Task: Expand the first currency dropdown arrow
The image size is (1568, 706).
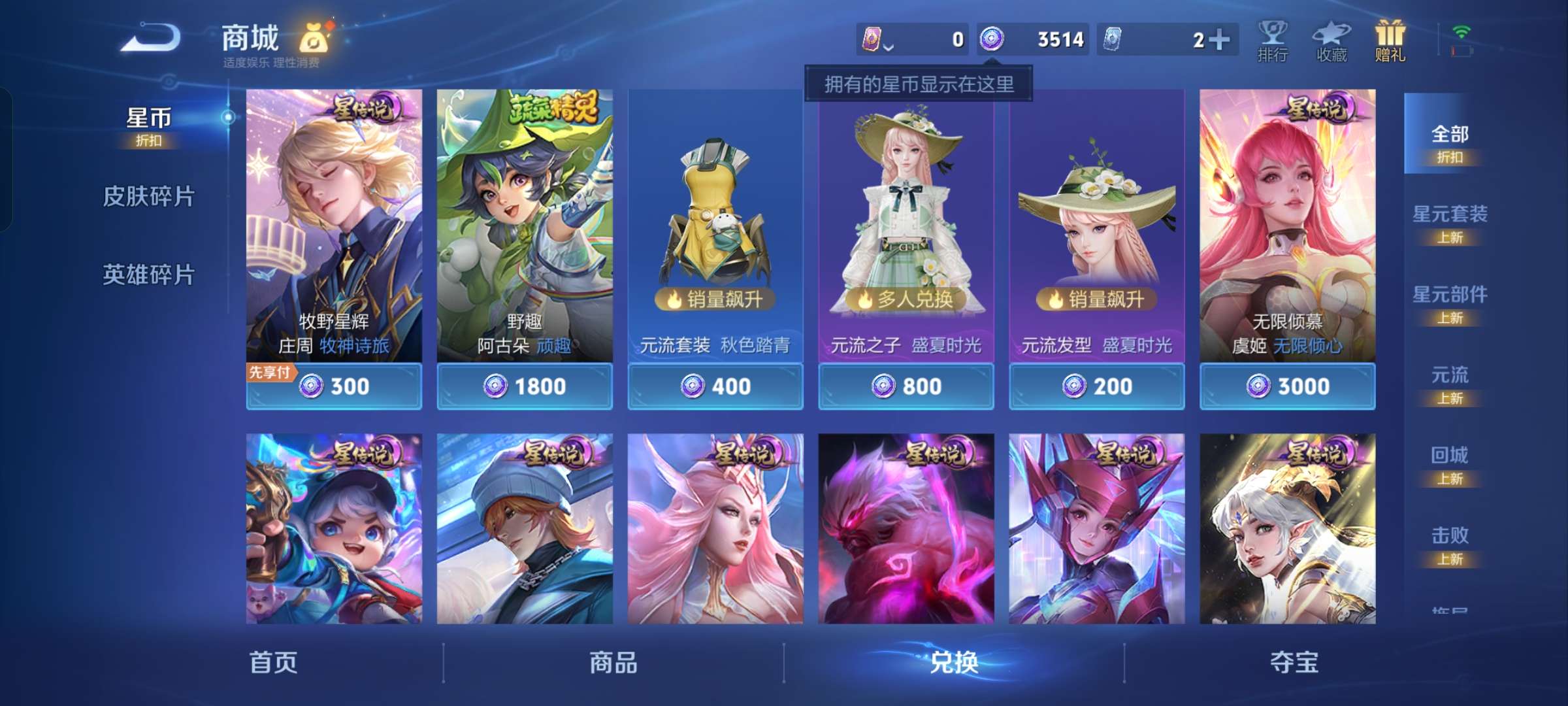Action: tap(889, 47)
